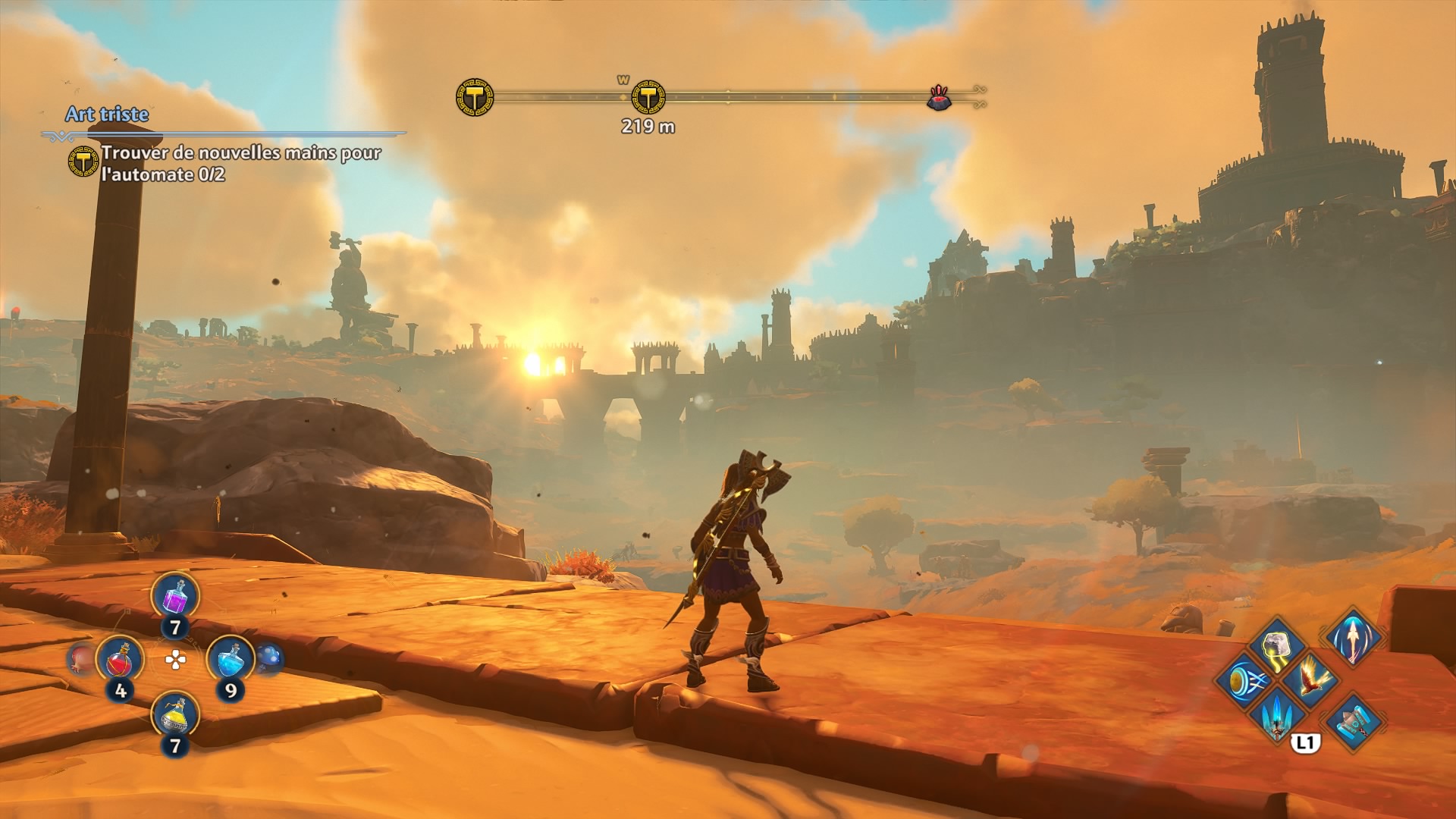Open the objective about finding new hands for the automaton
Viewport: 1456px width, 819px height.
click(x=240, y=163)
